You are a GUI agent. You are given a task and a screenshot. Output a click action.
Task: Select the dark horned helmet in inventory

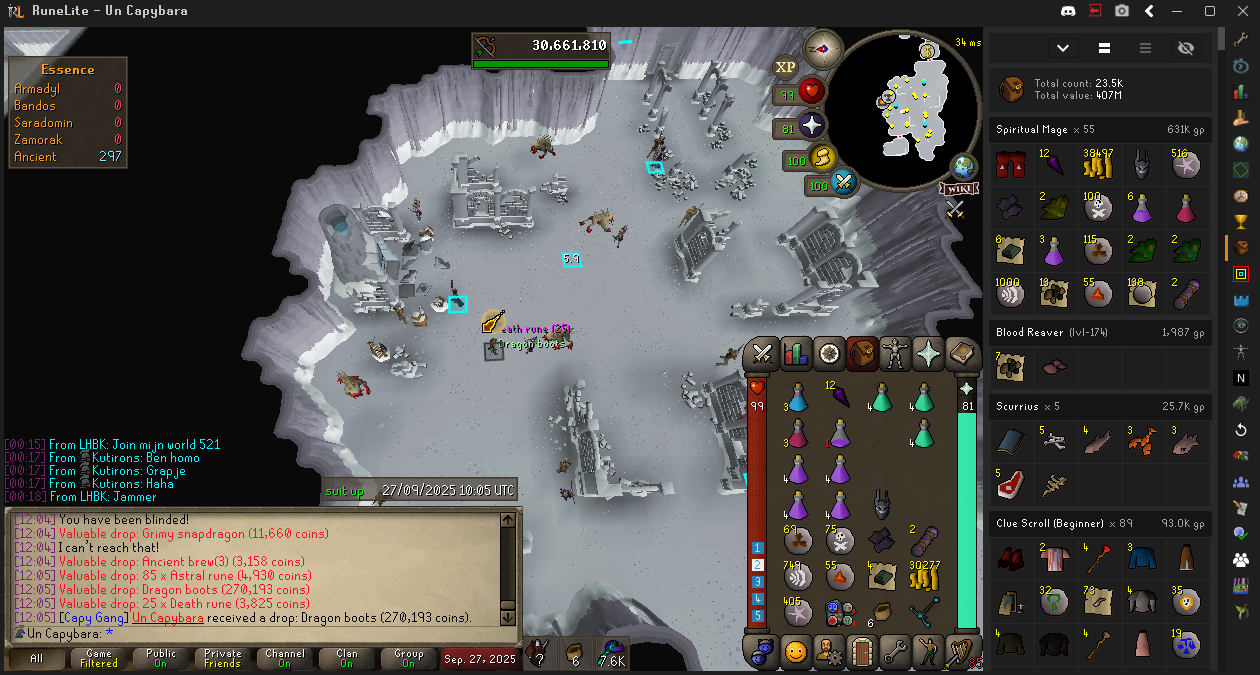click(x=882, y=505)
